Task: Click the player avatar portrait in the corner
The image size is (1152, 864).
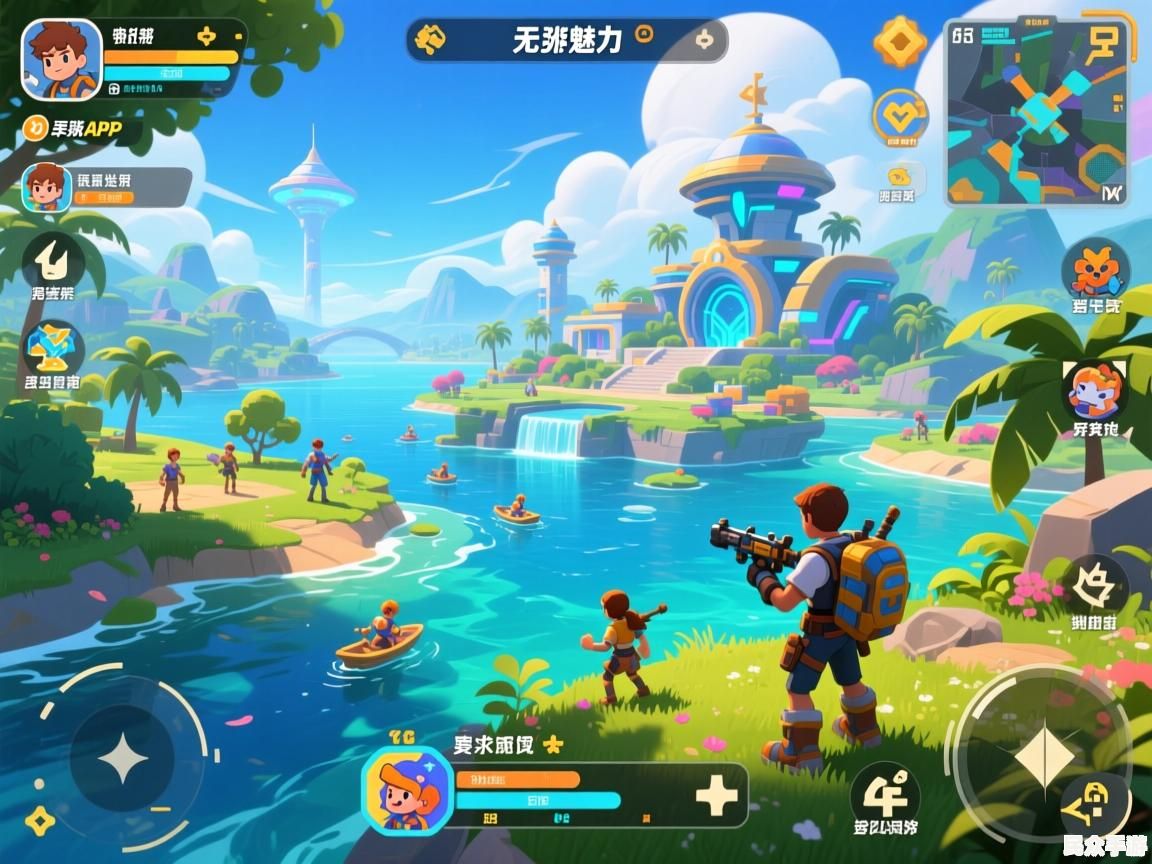Action: pos(62,60)
